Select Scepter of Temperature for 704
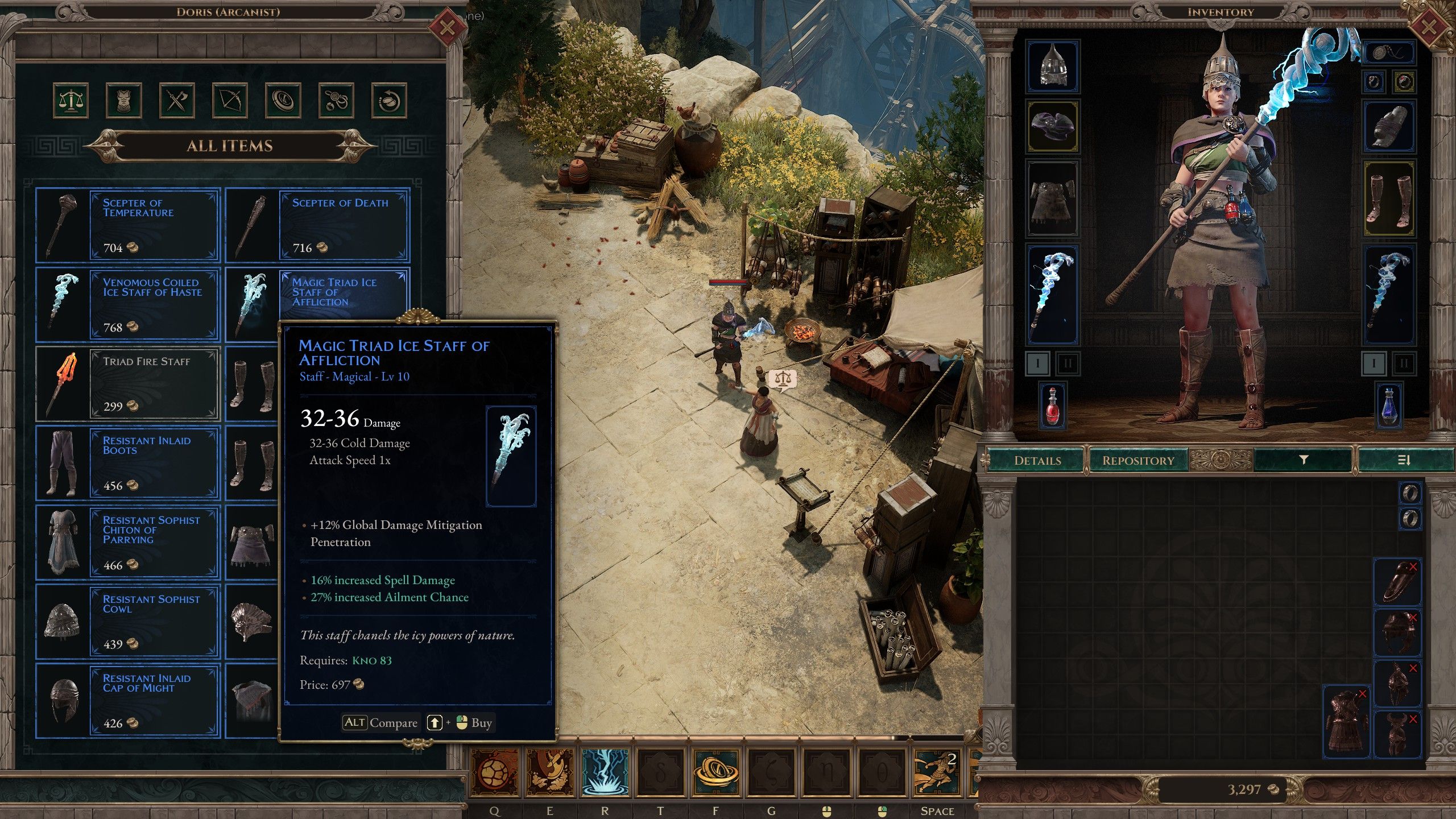This screenshot has width=1456, height=819. pos(128,225)
